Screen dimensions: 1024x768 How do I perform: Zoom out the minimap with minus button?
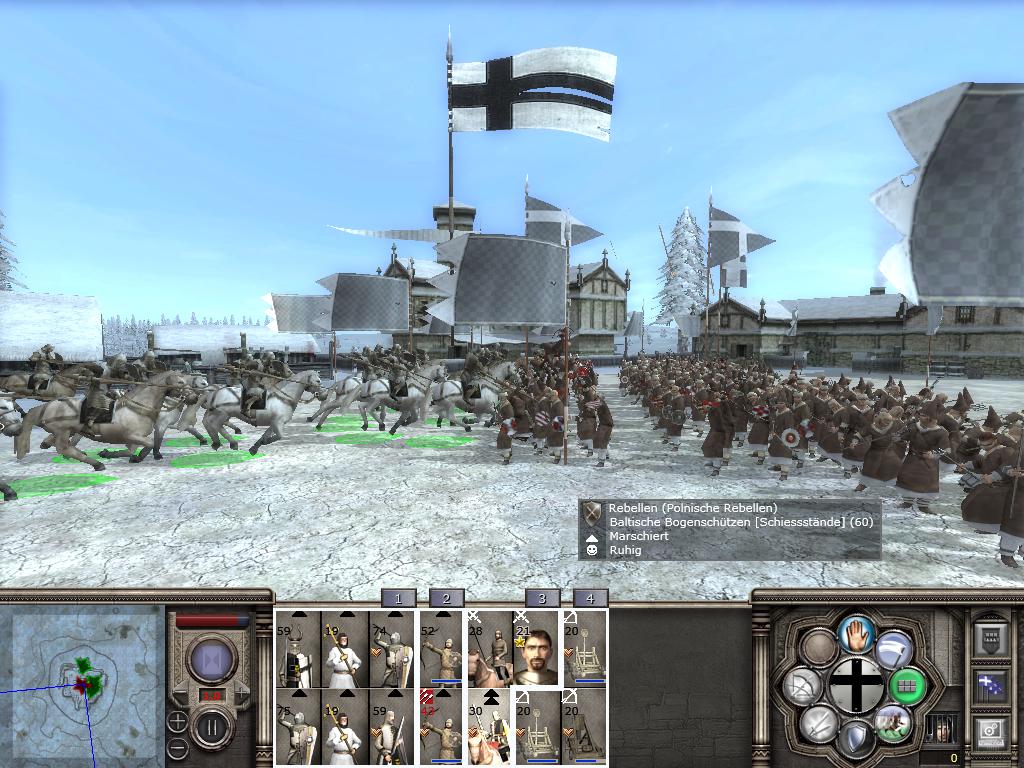[177, 746]
